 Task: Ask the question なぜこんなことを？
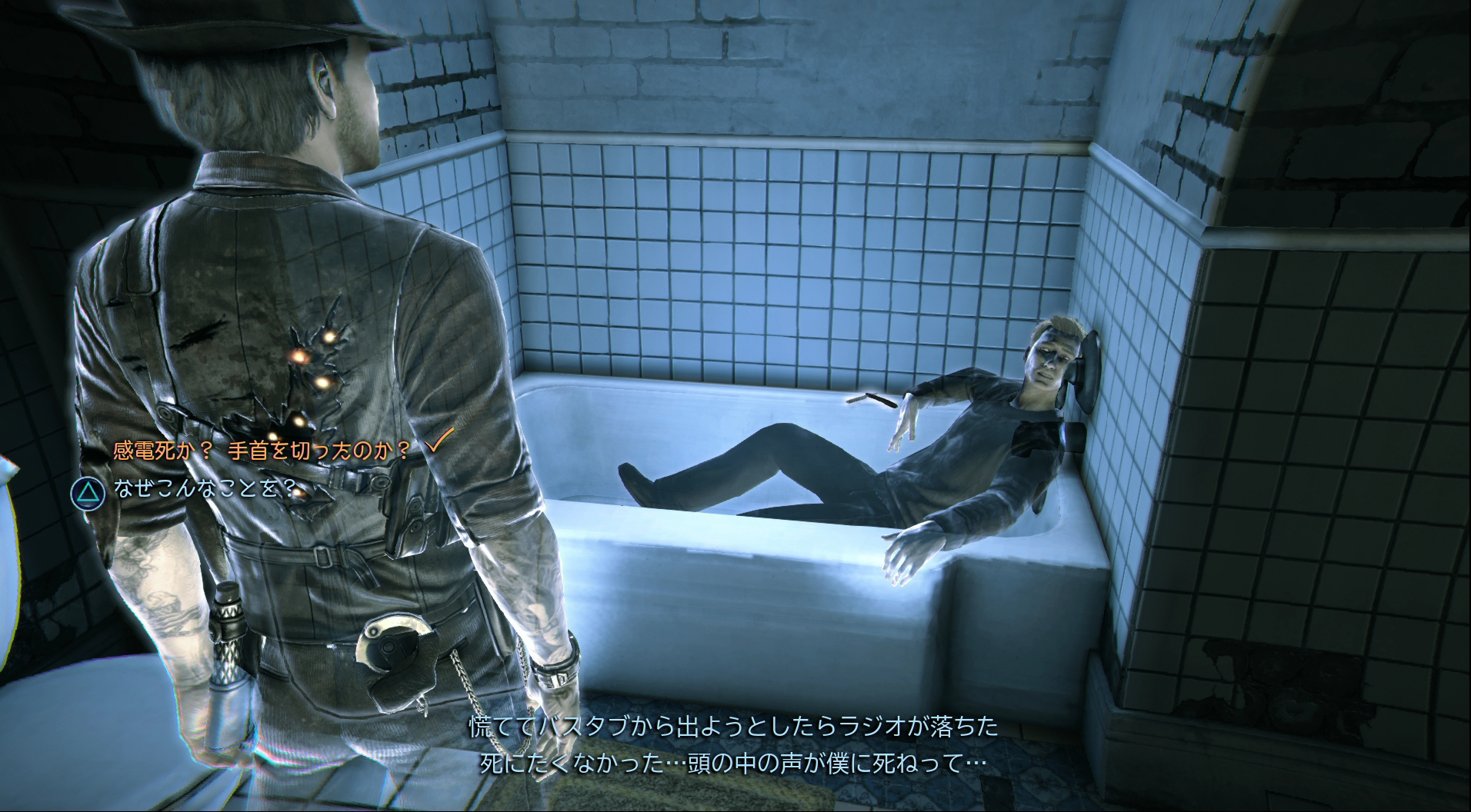point(204,489)
